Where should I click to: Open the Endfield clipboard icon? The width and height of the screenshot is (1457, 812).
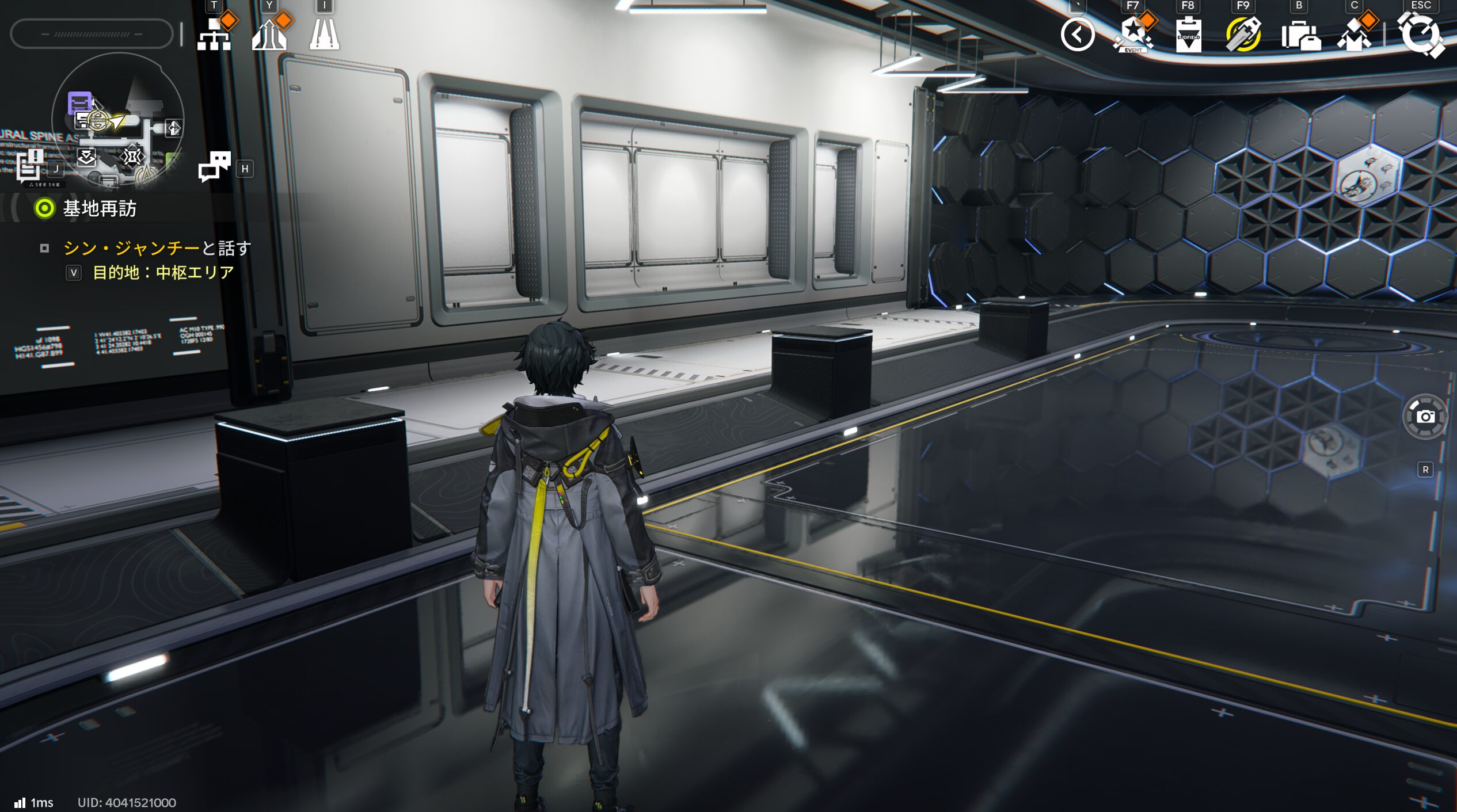tap(1188, 35)
